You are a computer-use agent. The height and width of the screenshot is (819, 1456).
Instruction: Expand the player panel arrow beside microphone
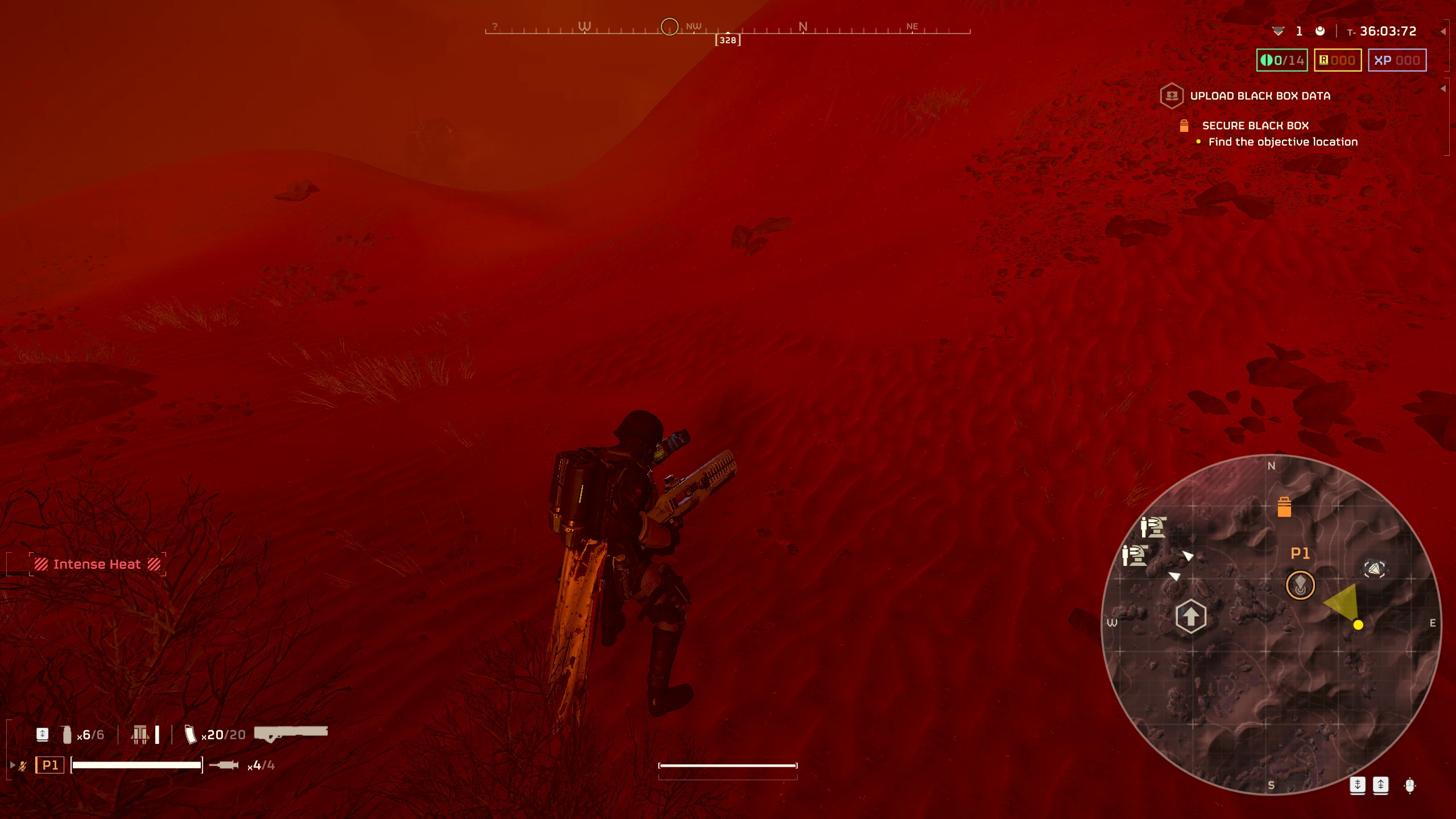click(x=13, y=766)
